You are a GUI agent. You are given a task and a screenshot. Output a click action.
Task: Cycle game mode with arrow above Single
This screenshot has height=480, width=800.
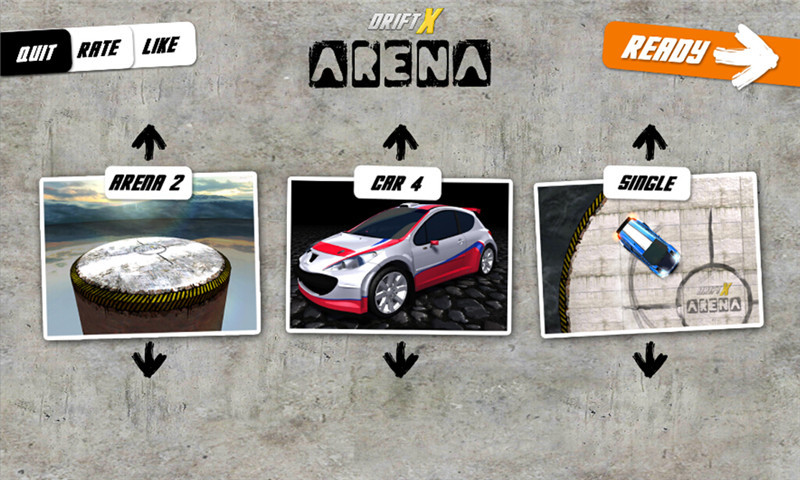(x=650, y=141)
